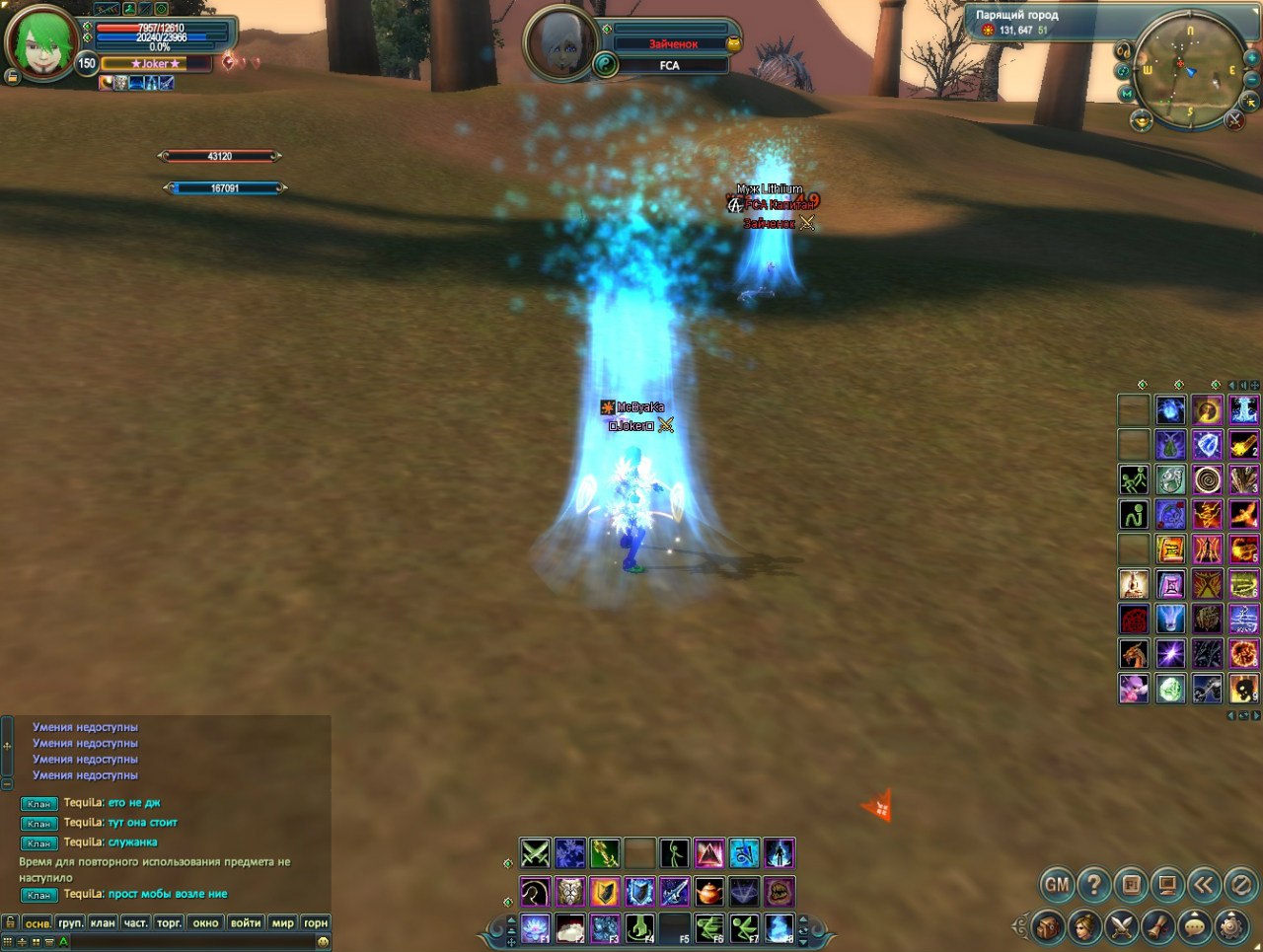The image size is (1263, 952).
Task: Open the character portrait menu
Action: pyautogui.click(x=1084, y=927)
